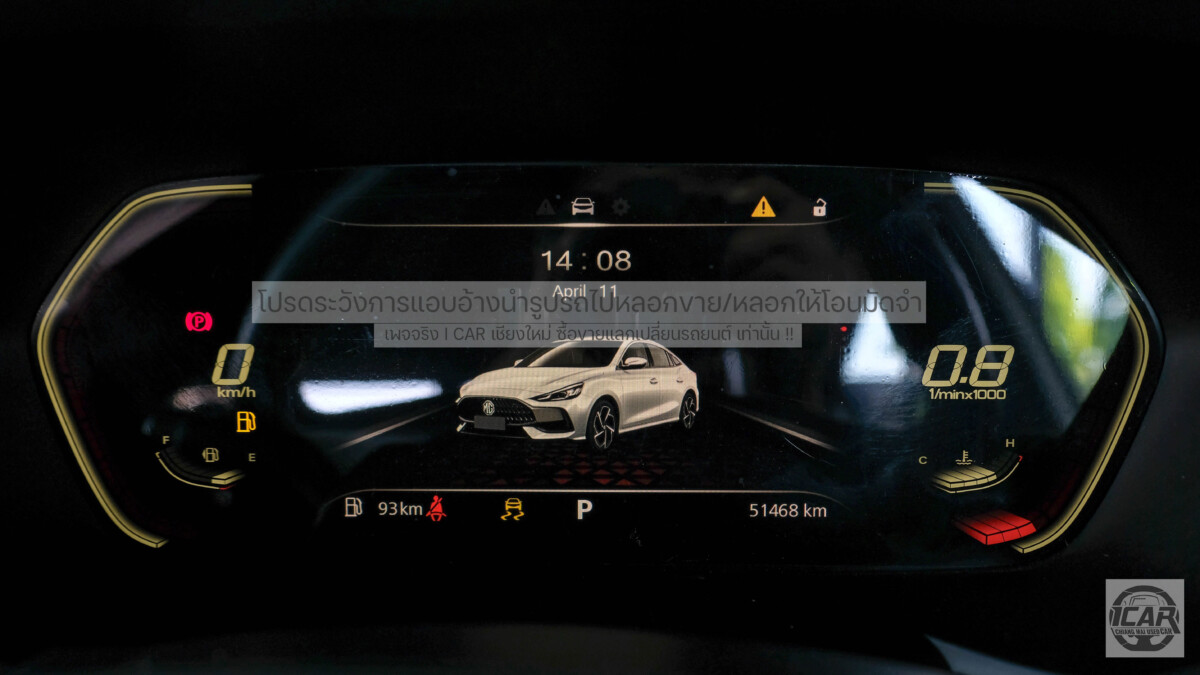Click the red parking brake icon

click(199, 321)
